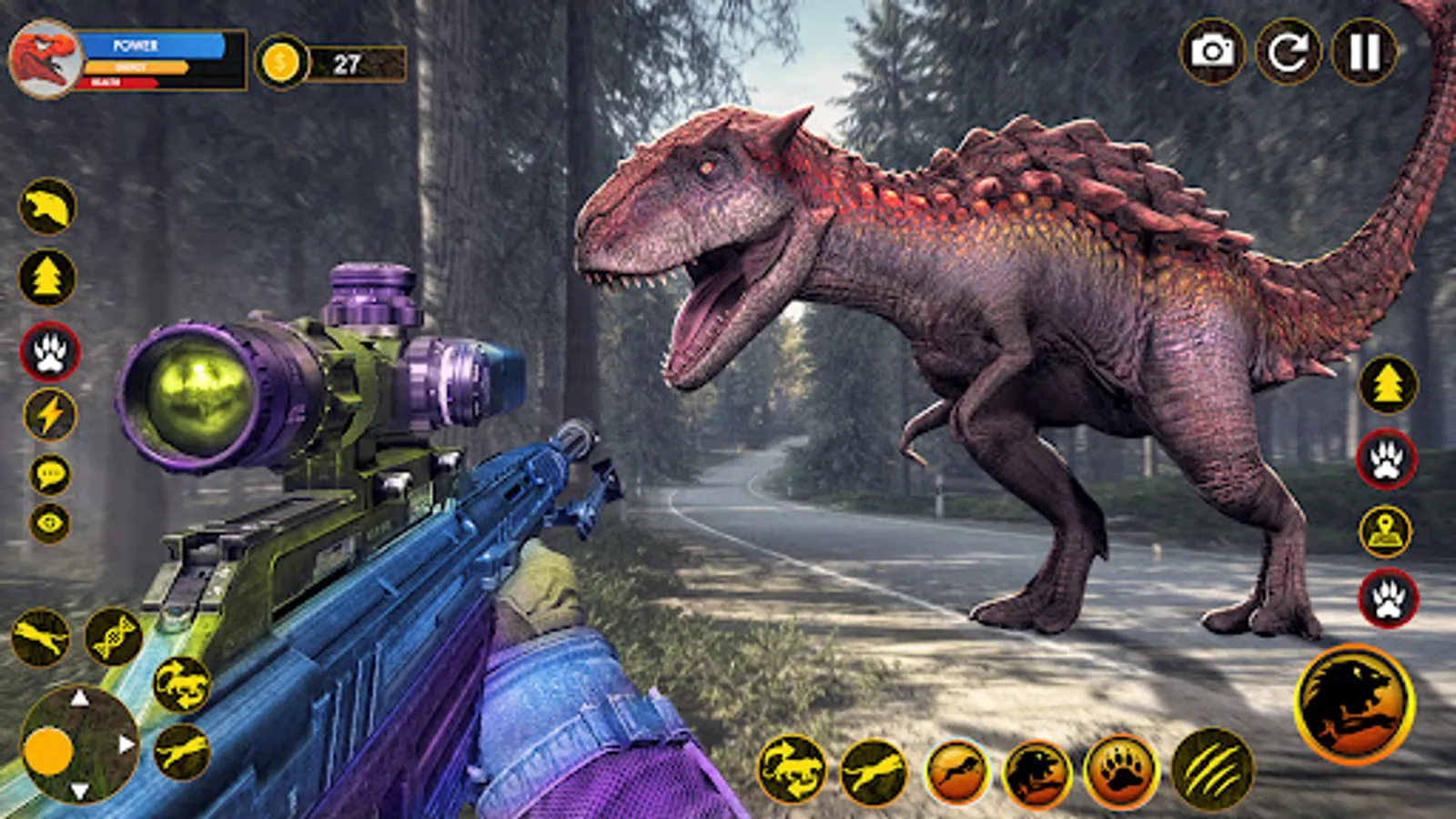Toggle the red paw print tracker on left

click(50, 350)
